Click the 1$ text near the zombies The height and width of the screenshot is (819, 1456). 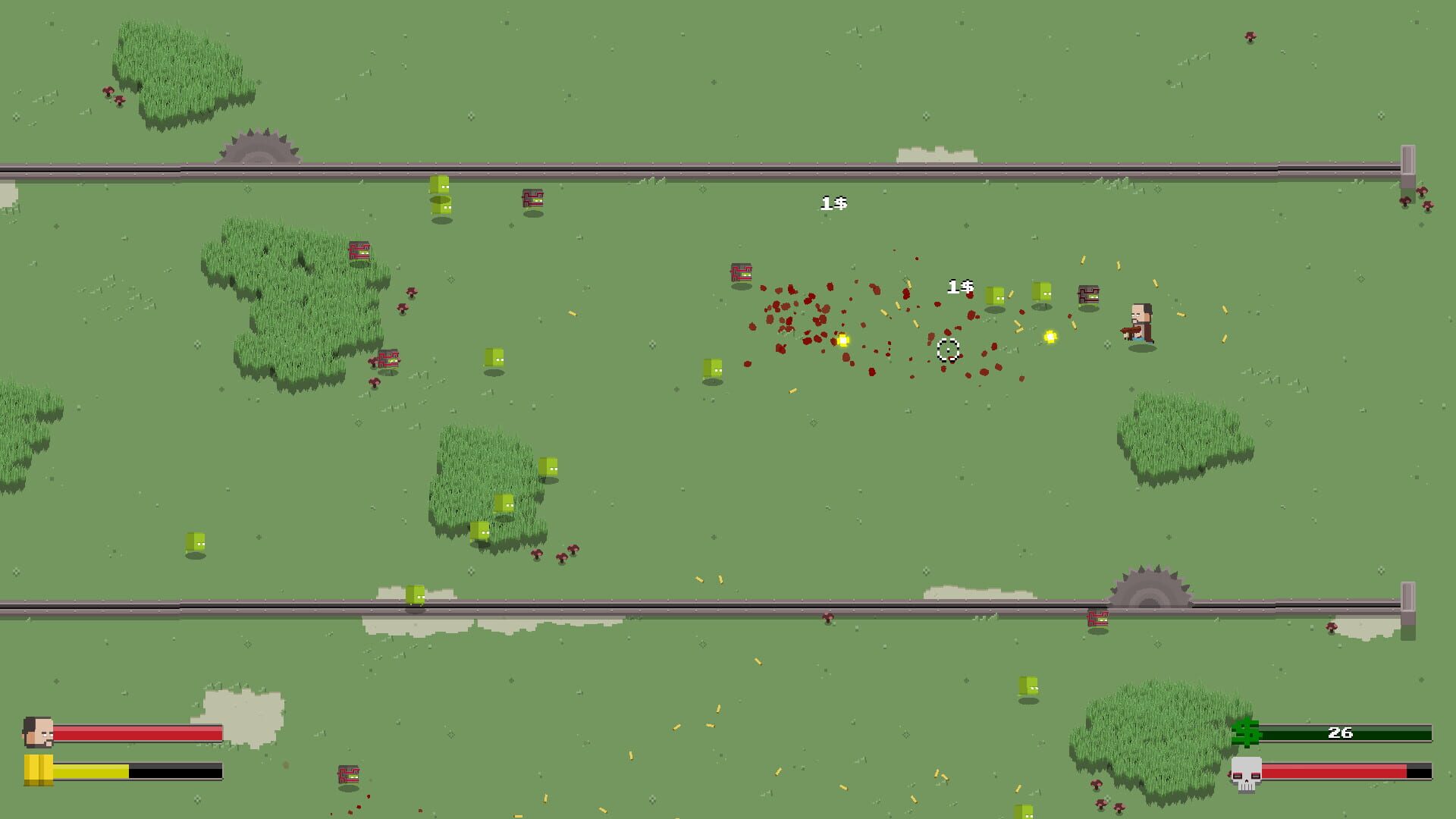tap(961, 287)
